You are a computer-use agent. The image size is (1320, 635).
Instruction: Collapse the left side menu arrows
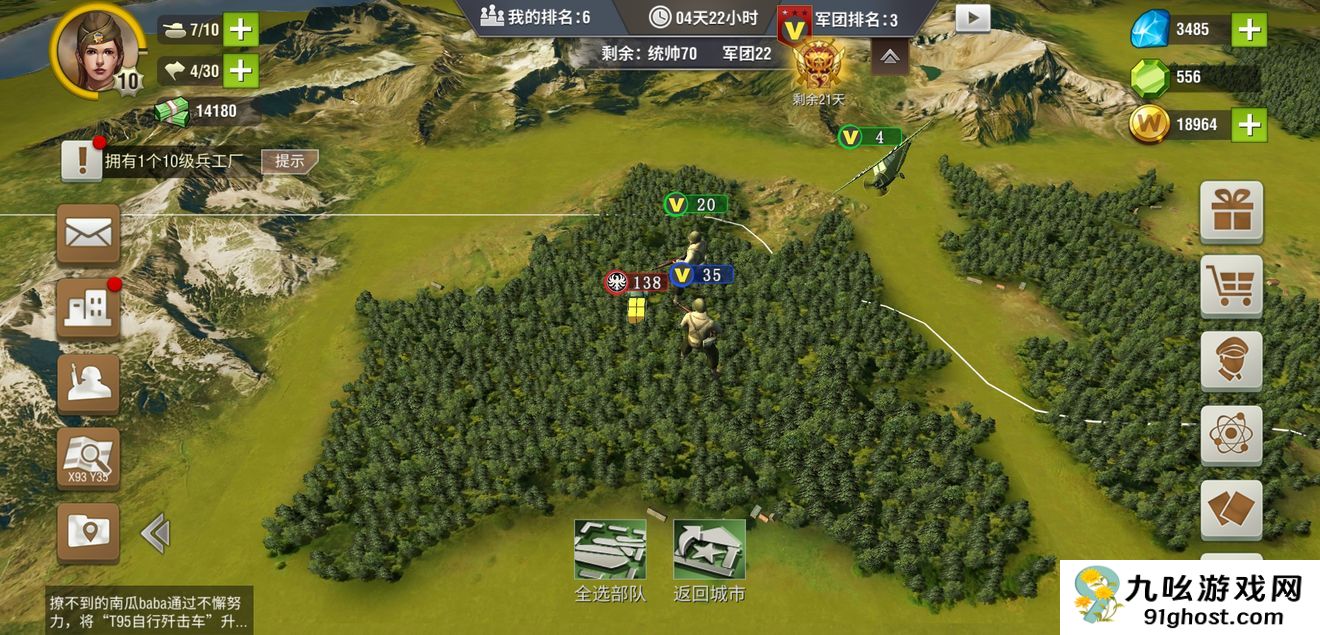pos(155,533)
